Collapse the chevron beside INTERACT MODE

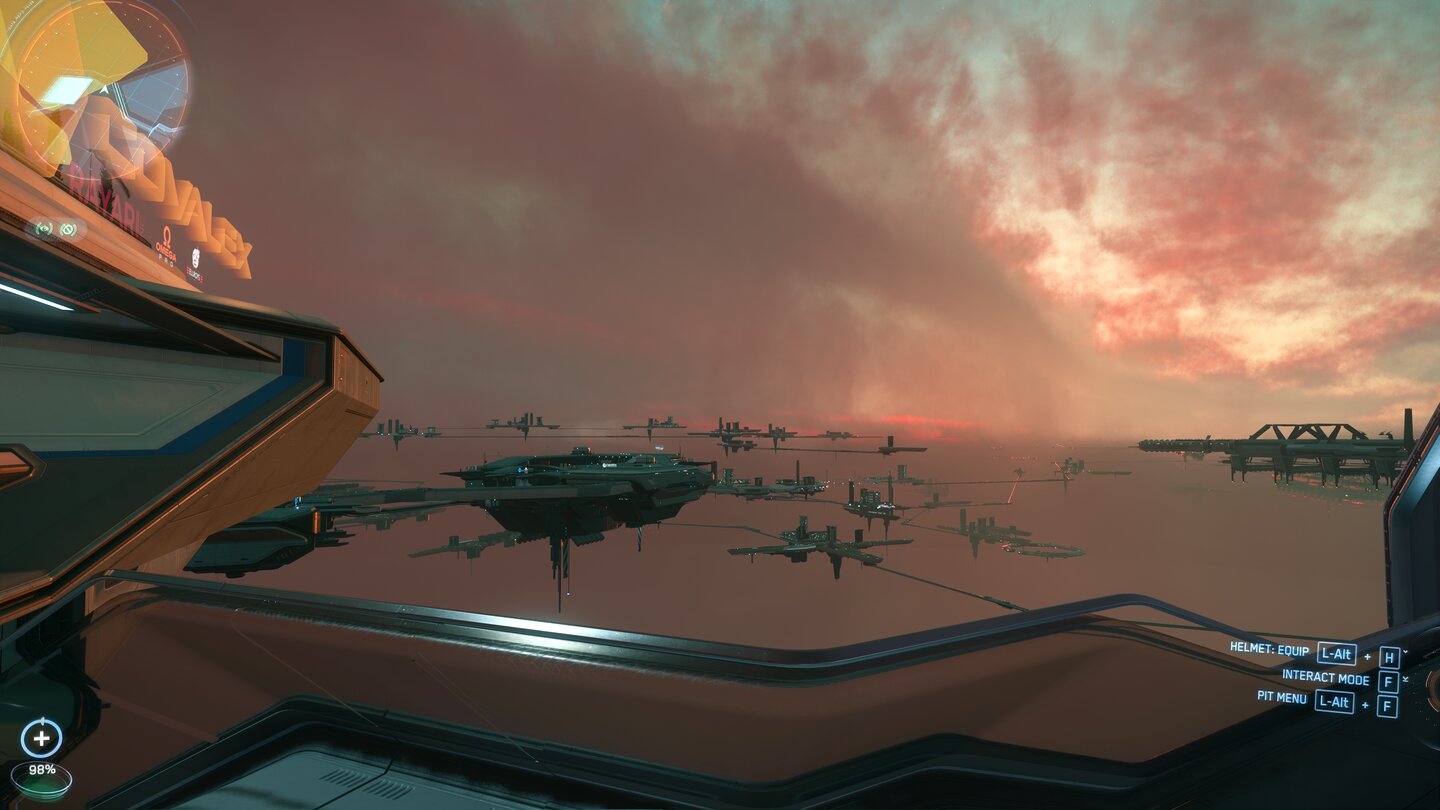click(1406, 678)
